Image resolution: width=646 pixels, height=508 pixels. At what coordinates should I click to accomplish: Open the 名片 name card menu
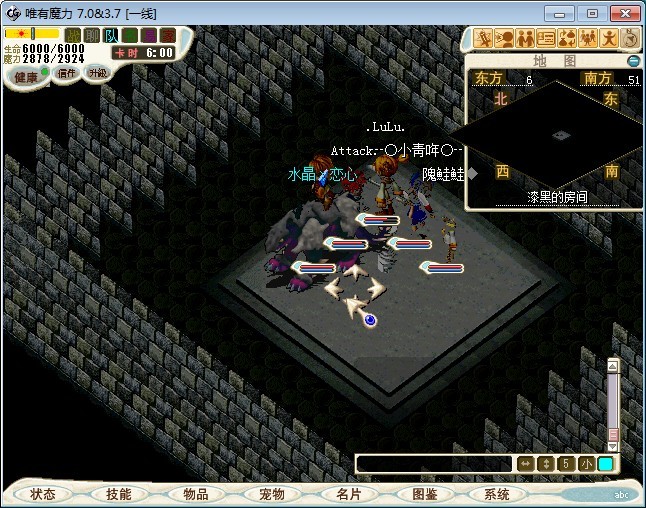pos(347,494)
